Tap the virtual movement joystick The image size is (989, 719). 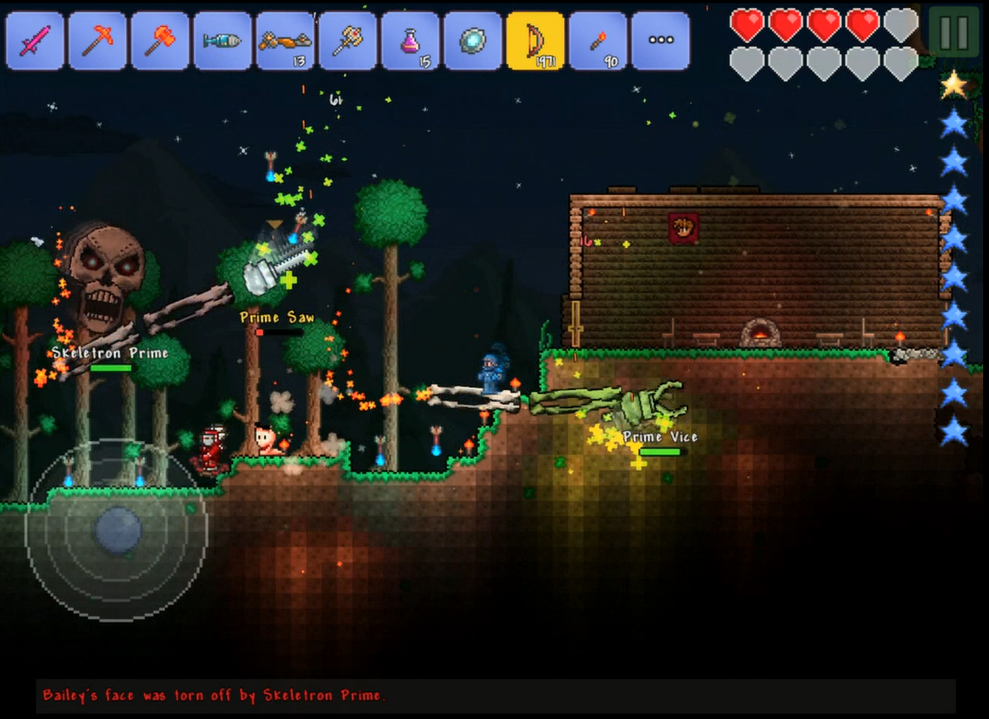[117, 529]
